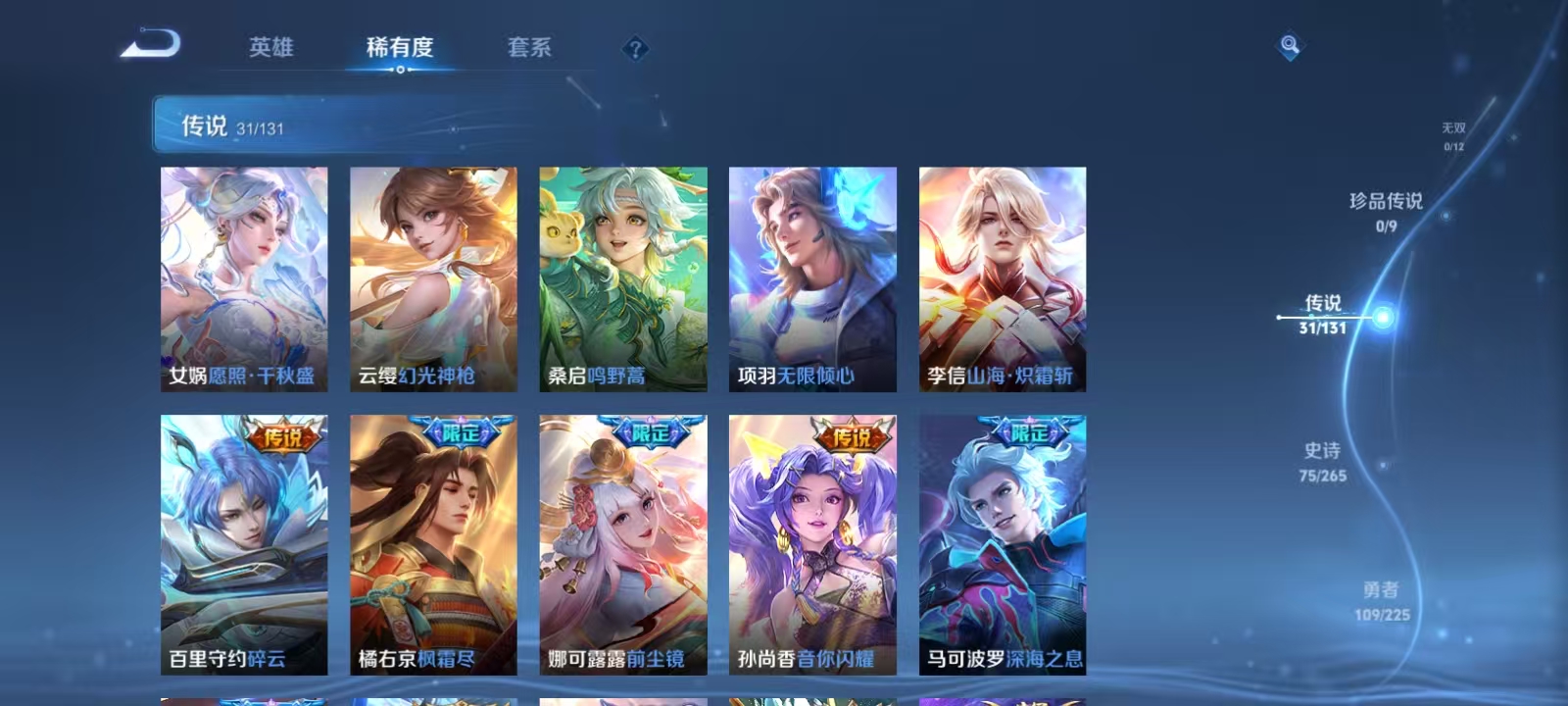This screenshot has width=1568, height=706.
Task: Open 项羽's 无限倾心 skin card
Action: click(811, 277)
